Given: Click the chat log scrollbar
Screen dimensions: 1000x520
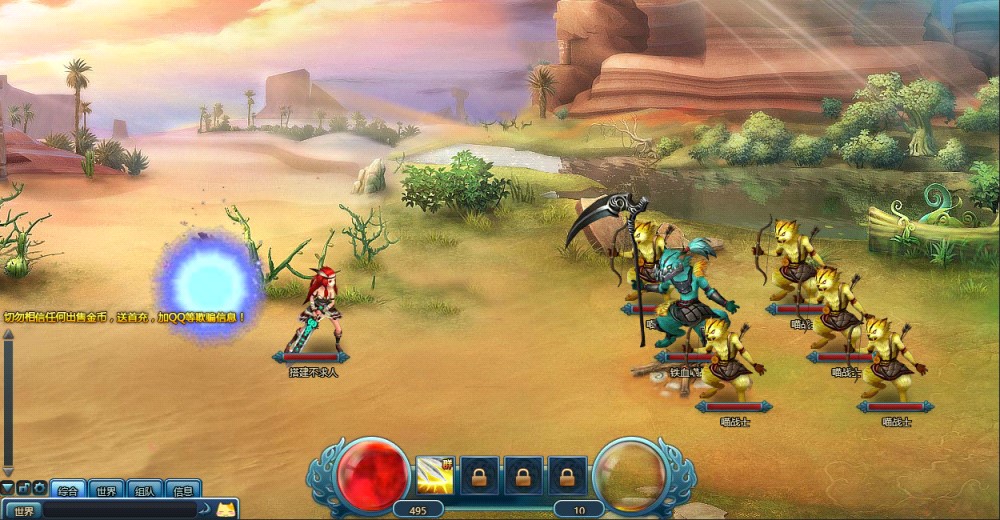Looking at the screenshot, I should [8, 400].
